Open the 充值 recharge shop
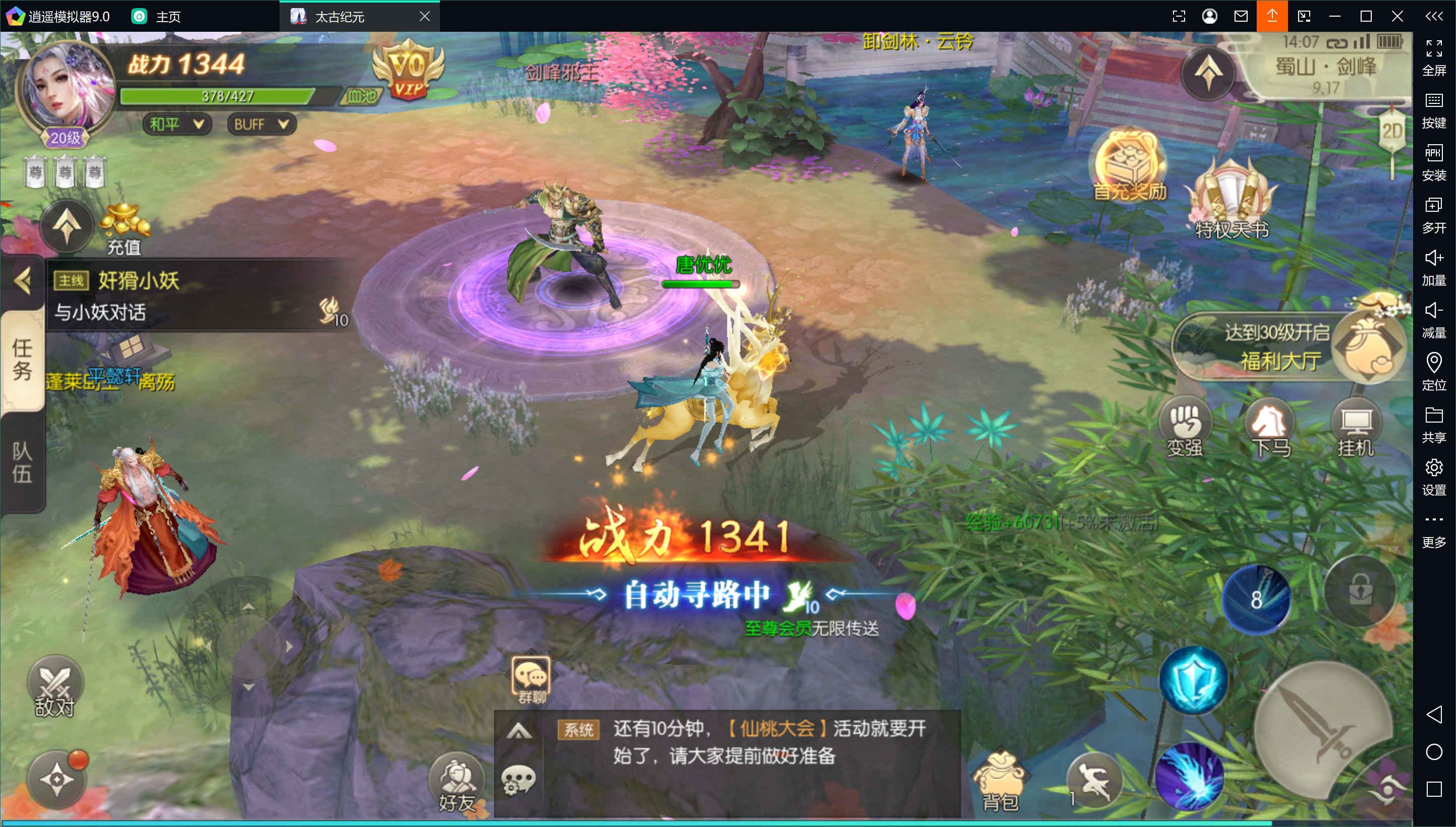This screenshot has height=827, width=1456. [124, 228]
